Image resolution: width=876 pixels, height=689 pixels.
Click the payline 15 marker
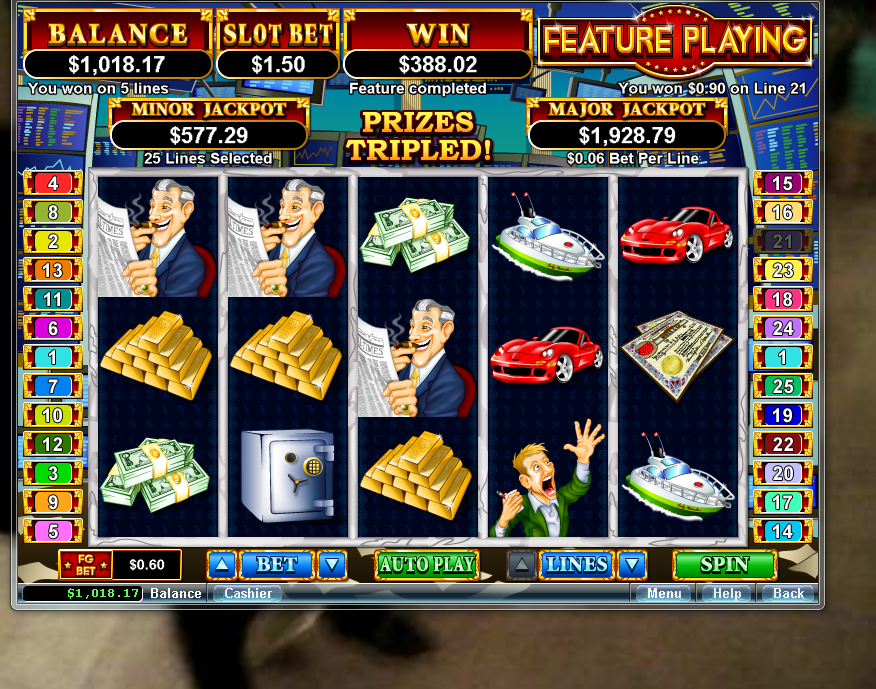point(782,183)
